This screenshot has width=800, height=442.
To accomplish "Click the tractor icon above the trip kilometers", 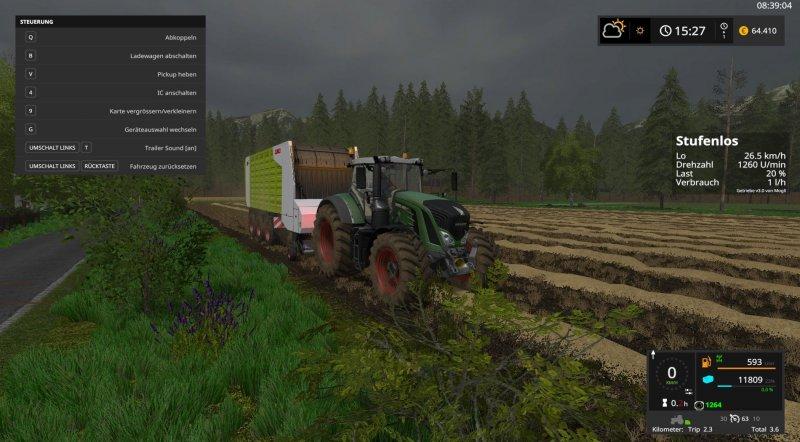I will [677, 420].
